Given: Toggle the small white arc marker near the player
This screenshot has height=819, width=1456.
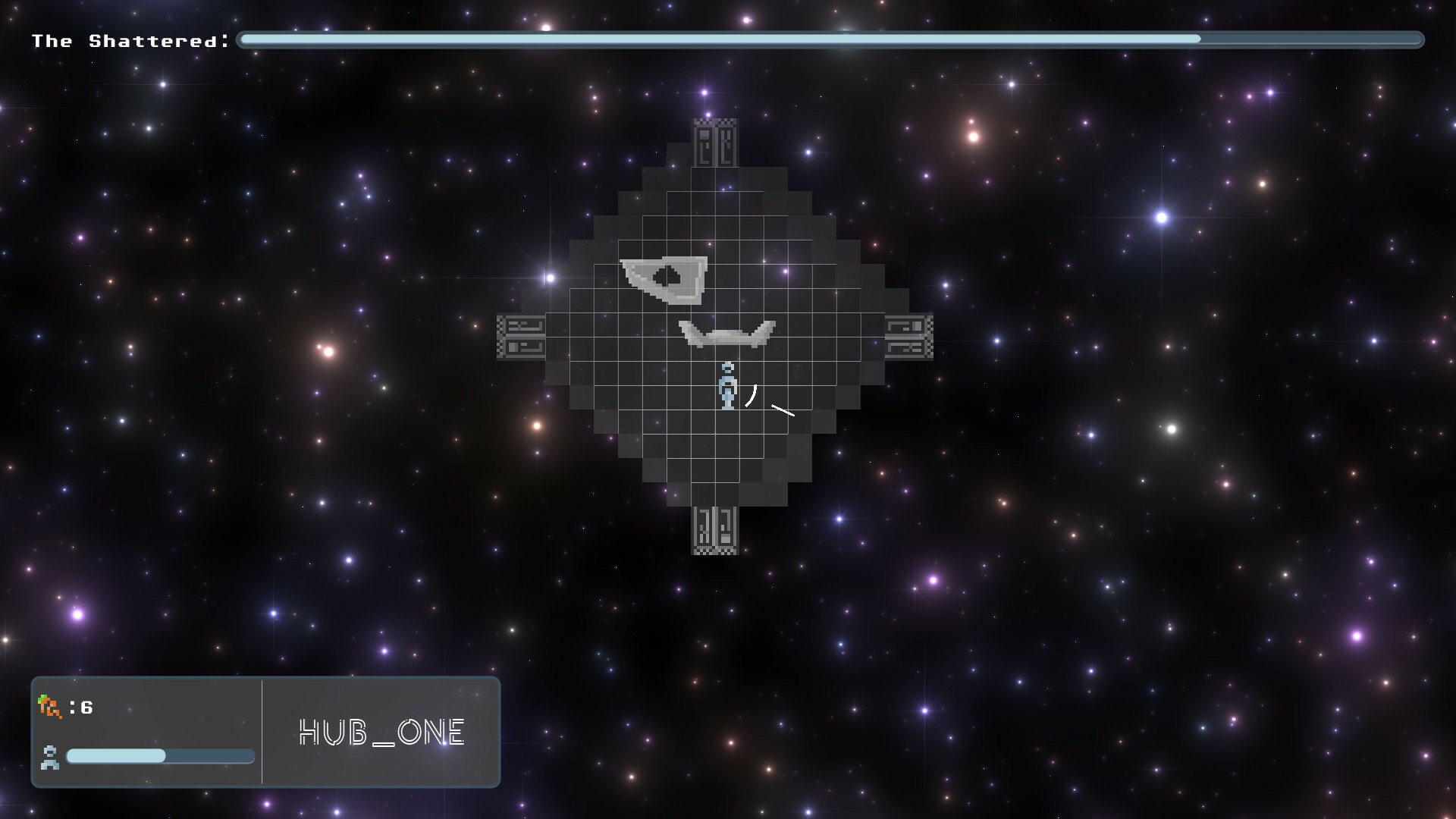Looking at the screenshot, I should (x=750, y=394).
